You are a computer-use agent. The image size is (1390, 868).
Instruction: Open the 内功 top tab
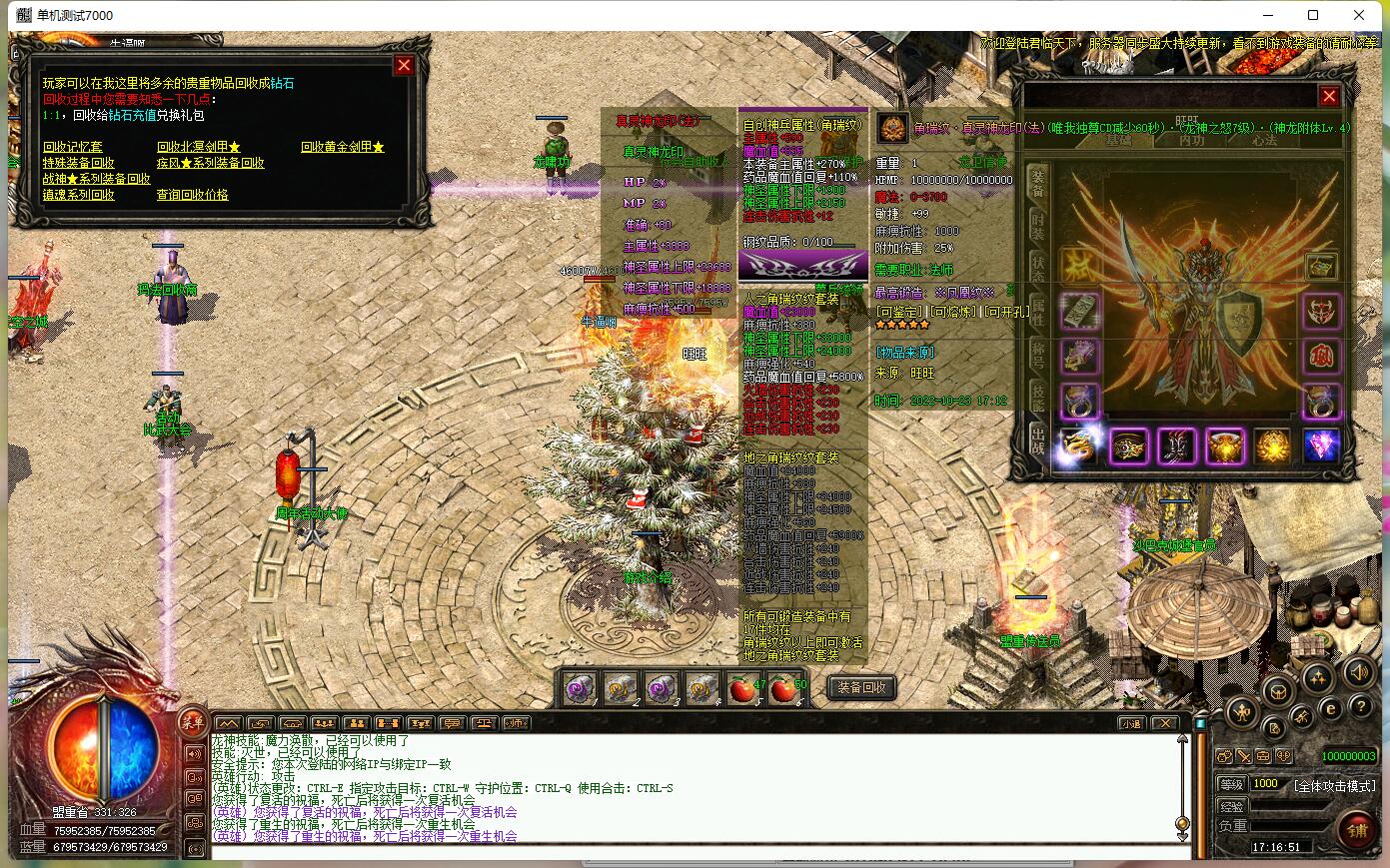click(1191, 140)
